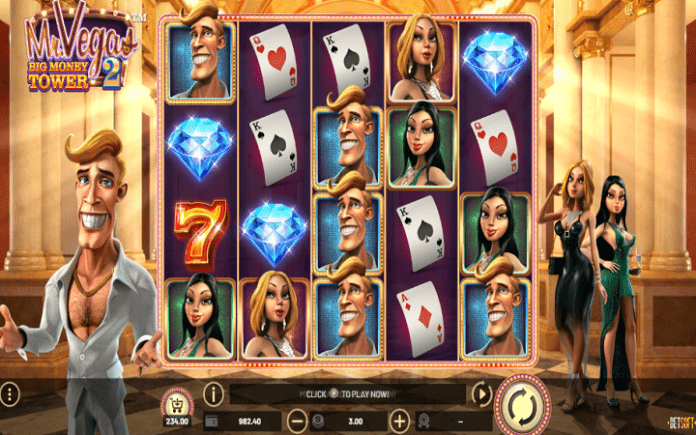Viewport: 696px width, 435px height.
Task: Buy the feature with the cart icon
Action: point(179,399)
